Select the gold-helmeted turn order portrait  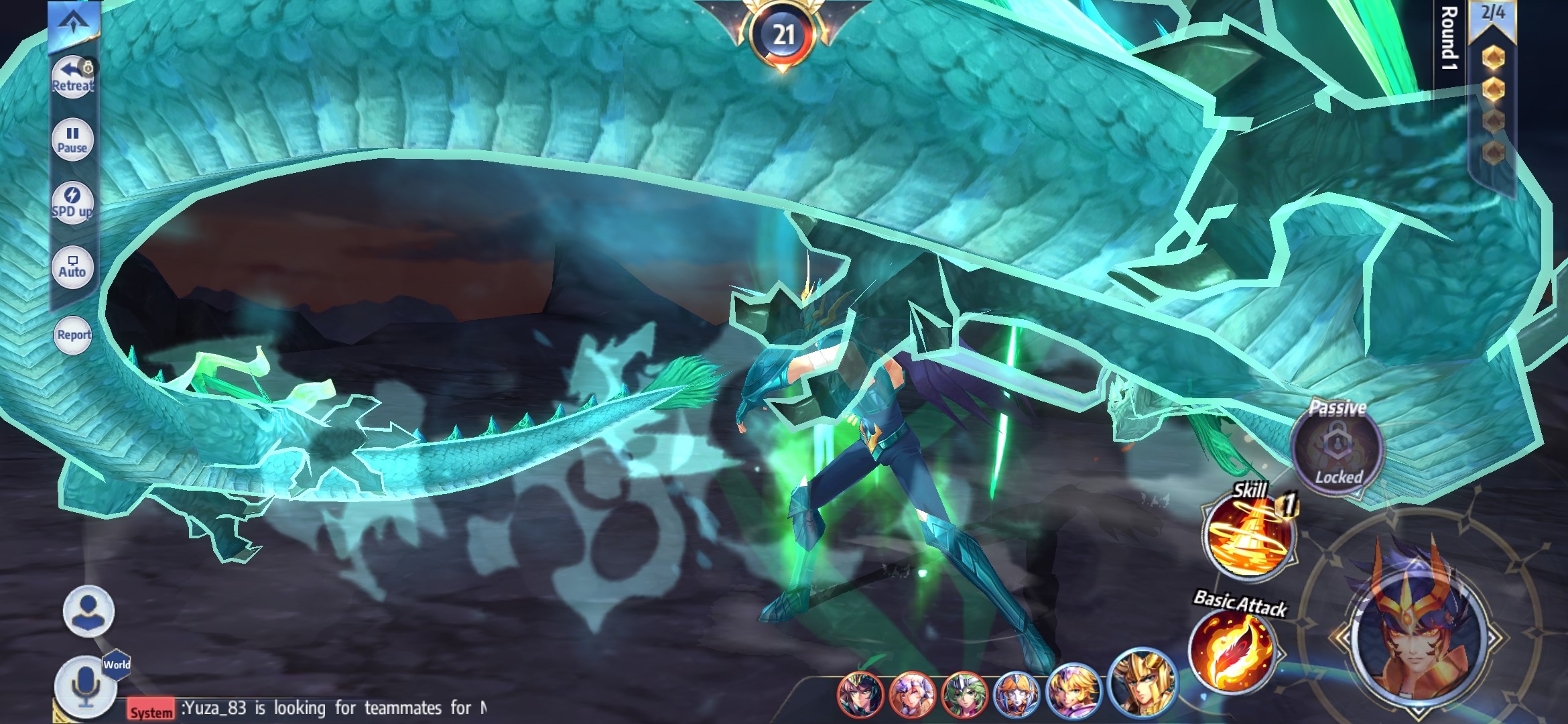tap(1141, 682)
